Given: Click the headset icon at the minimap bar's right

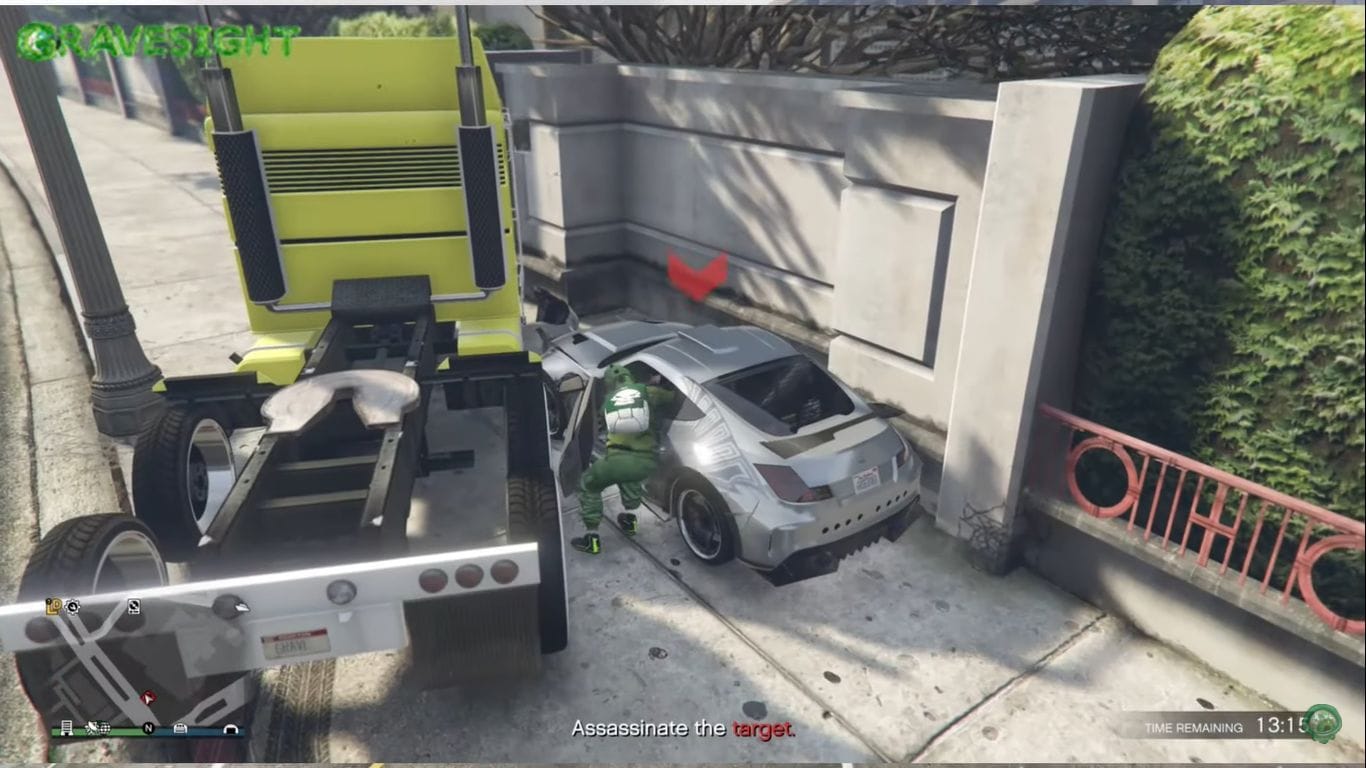Looking at the screenshot, I should click(x=233, y=729).
